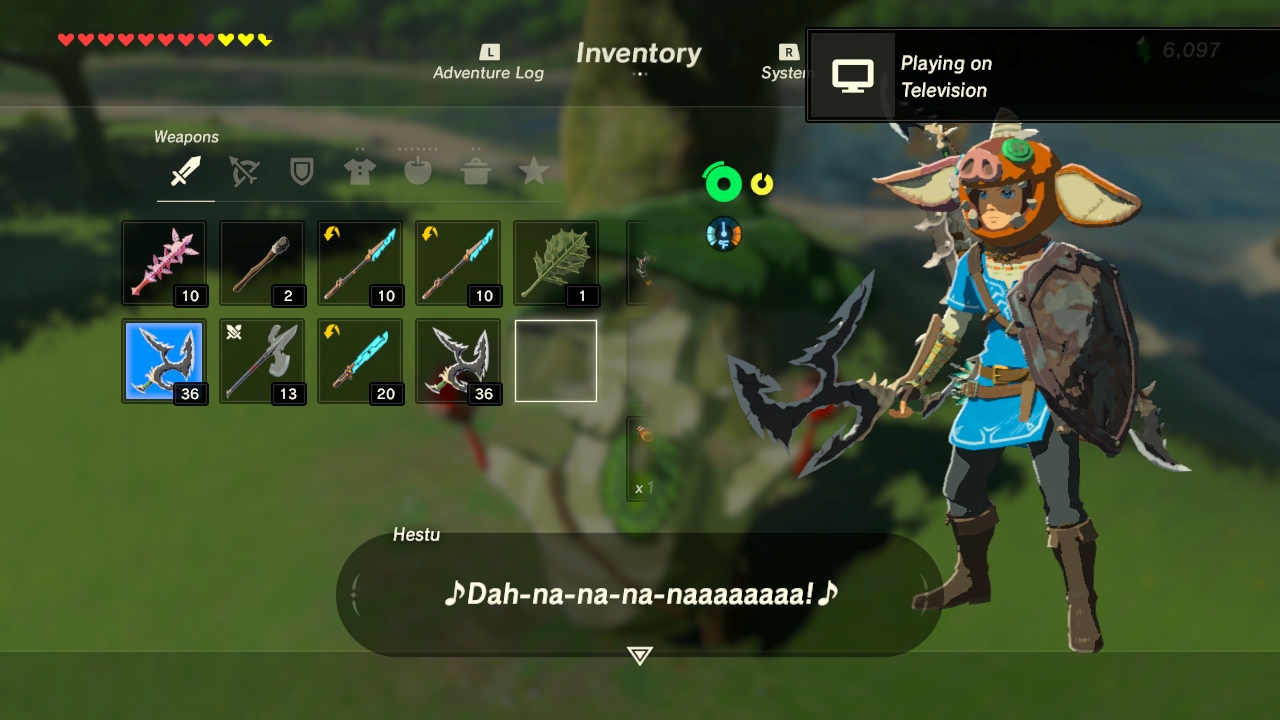Open the System tab
This screenshot has width=1280, height=720.
pos(786,64)
